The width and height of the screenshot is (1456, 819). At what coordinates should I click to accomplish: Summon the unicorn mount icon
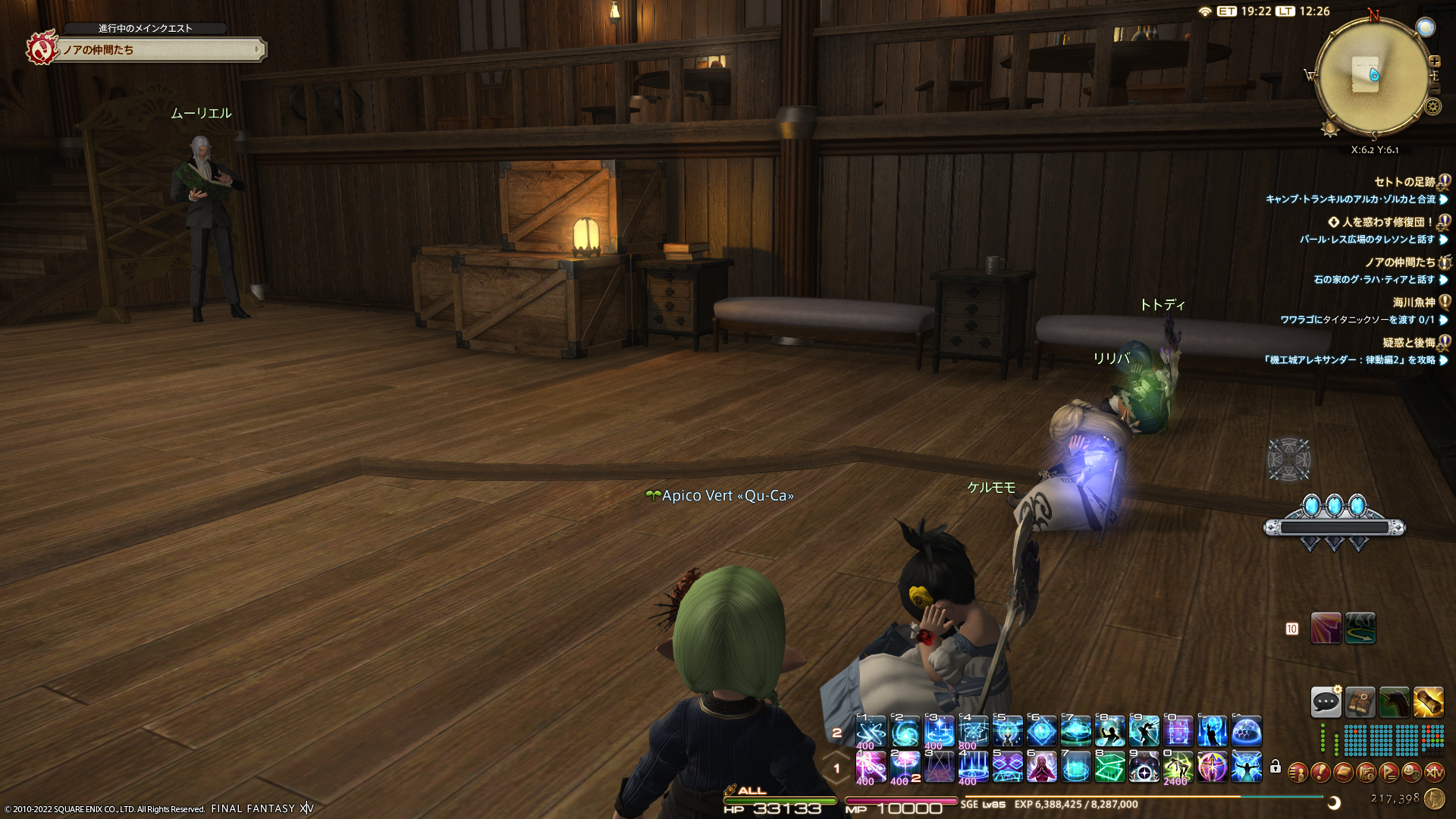click(x=1394, y=702)
